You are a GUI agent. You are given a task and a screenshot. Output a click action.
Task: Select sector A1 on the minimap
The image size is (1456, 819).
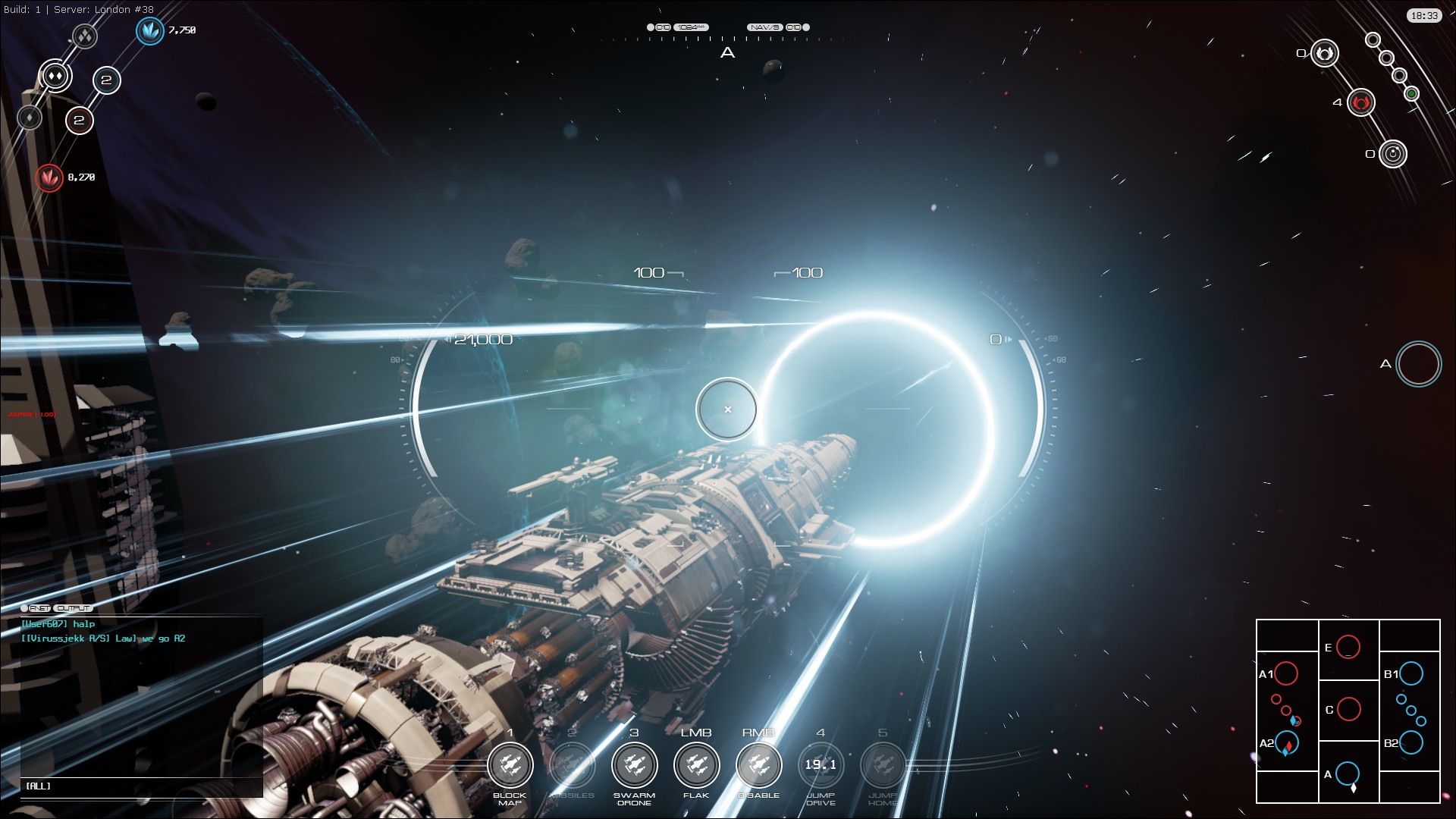pyautogui.click(x=1286, y=673)
